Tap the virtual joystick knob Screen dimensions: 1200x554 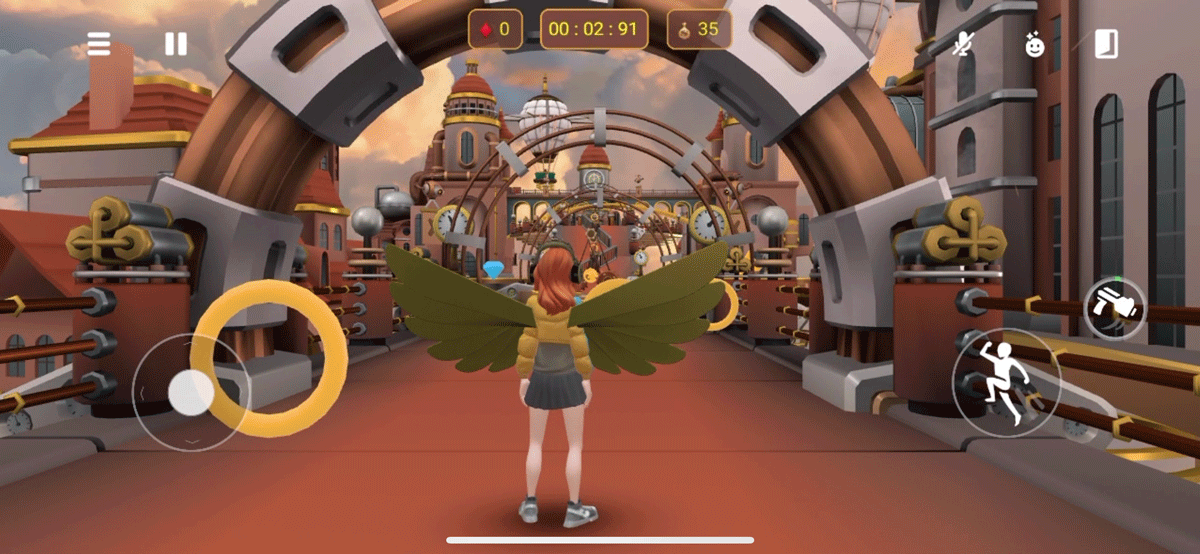[x=189, y=391]
